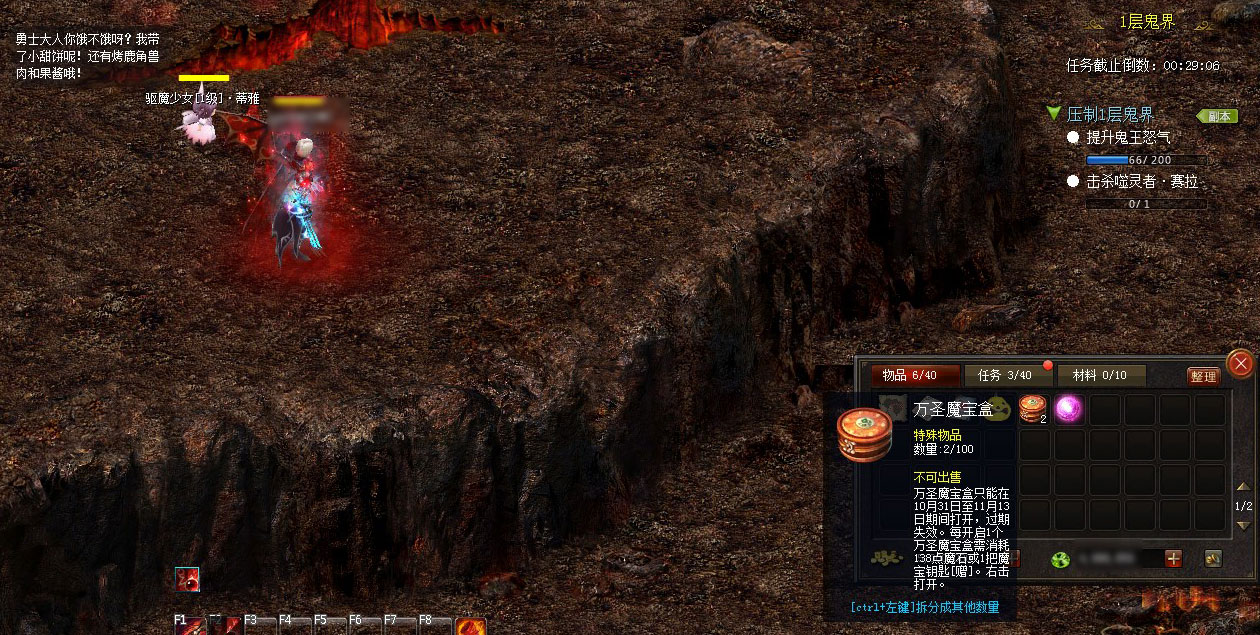Go to the next inventory page arrow
The image size is (1260, 635).
[x=1243, y=525]
